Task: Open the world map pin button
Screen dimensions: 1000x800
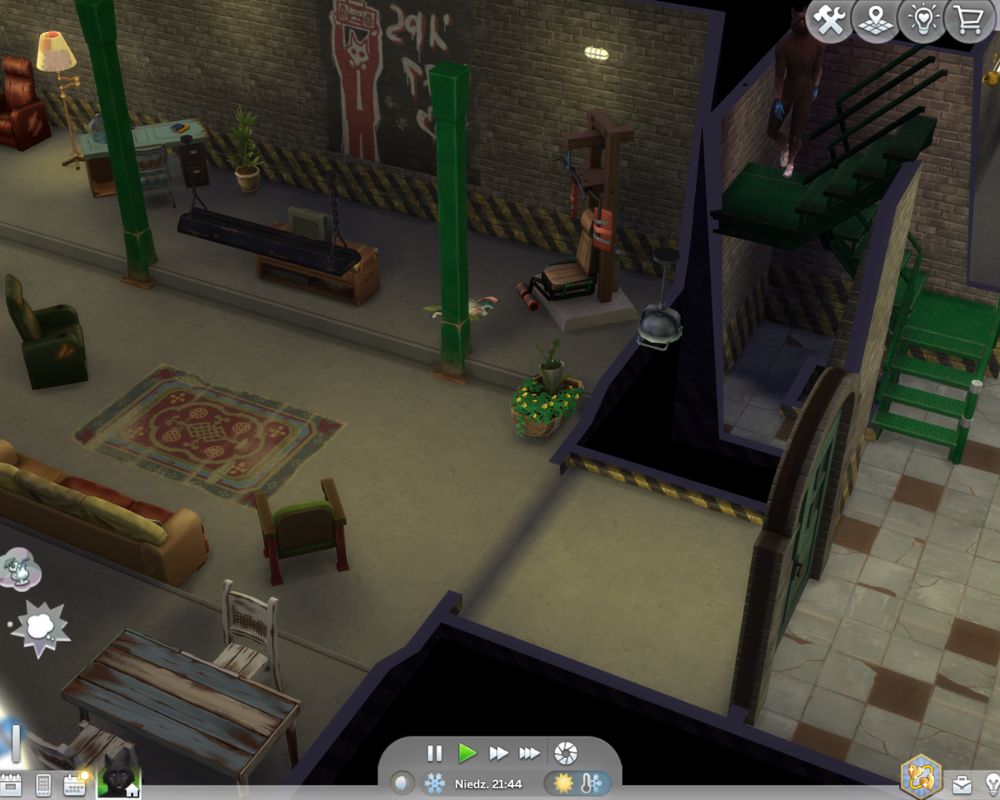Action: tap(875, 21)
